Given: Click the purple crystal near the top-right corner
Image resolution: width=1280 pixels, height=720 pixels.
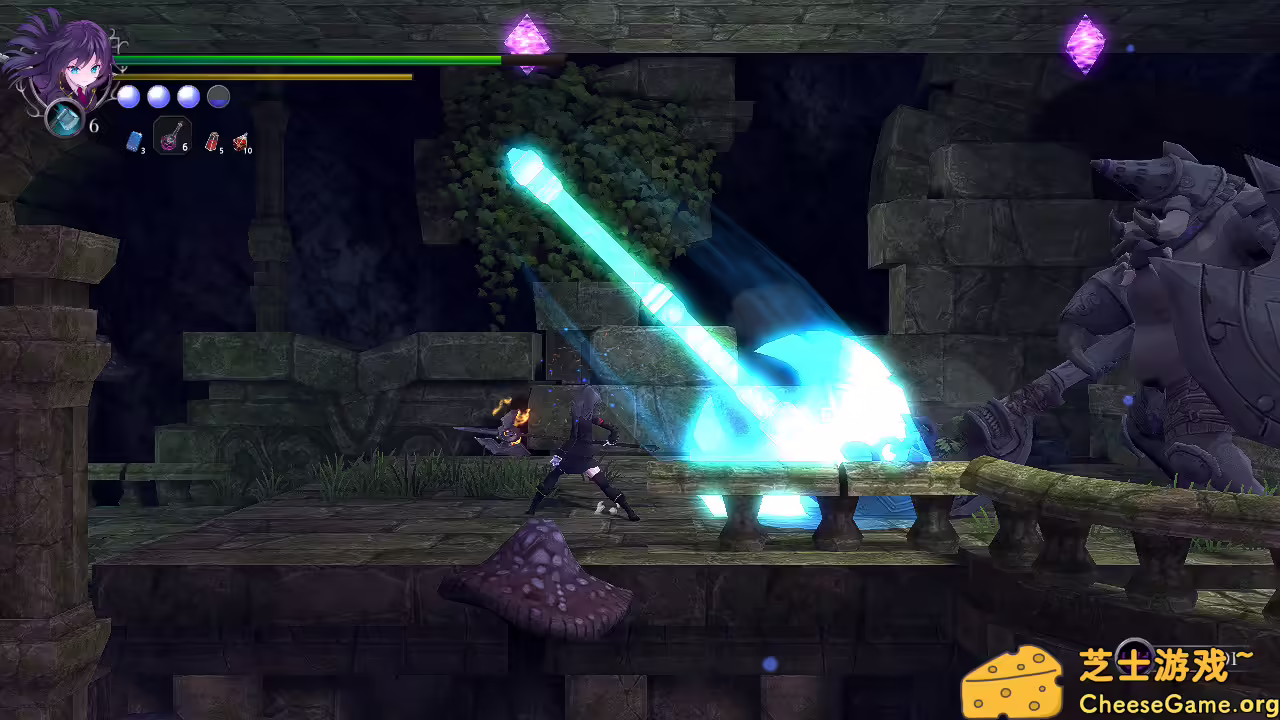Looking at the screenshot, I should click(x=1086, y=44).
